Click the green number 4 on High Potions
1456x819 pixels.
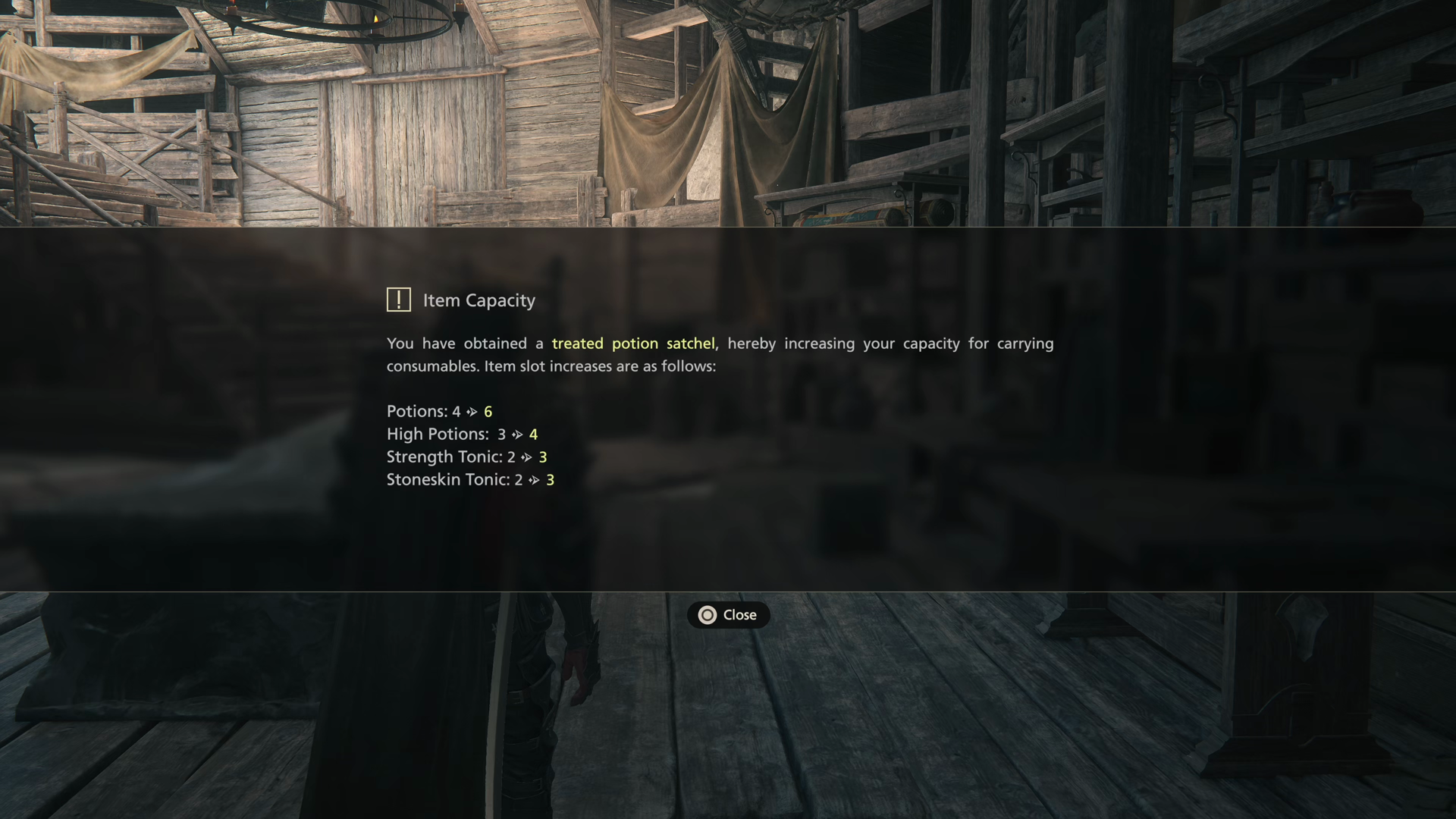(x=534, y=435)
